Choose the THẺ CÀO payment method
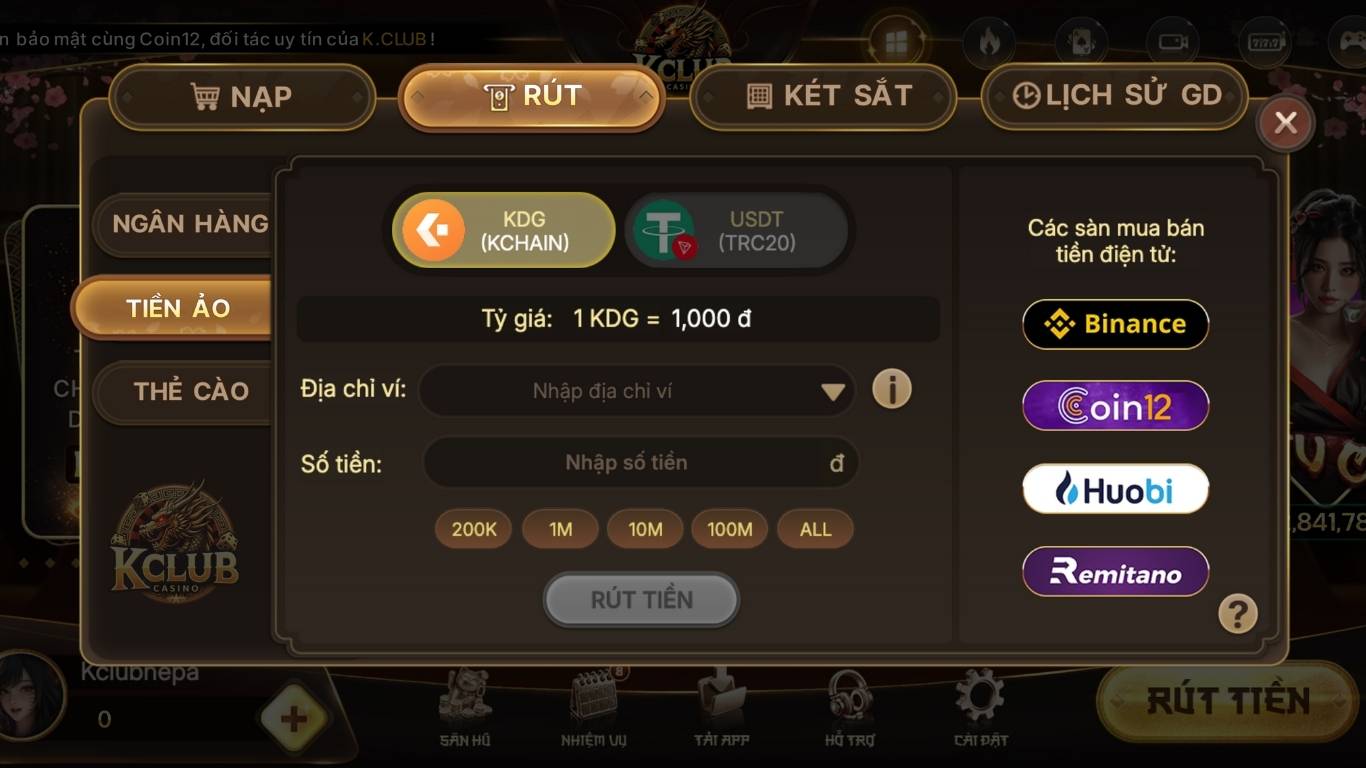The width and height of the screenshot is (1366, 768). [193, 391]
